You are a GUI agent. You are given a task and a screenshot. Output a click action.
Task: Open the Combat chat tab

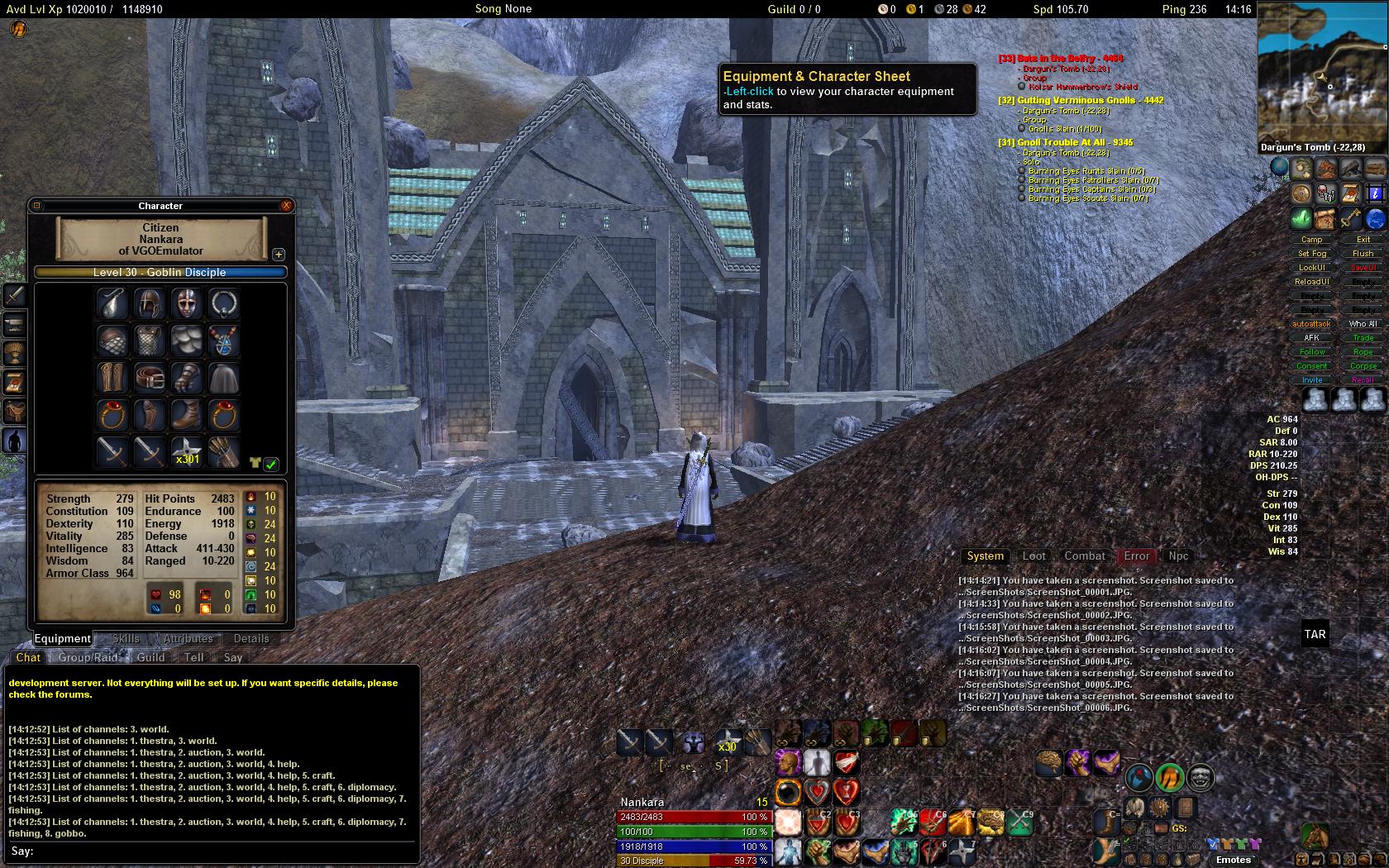click(x=1085, y=556)
